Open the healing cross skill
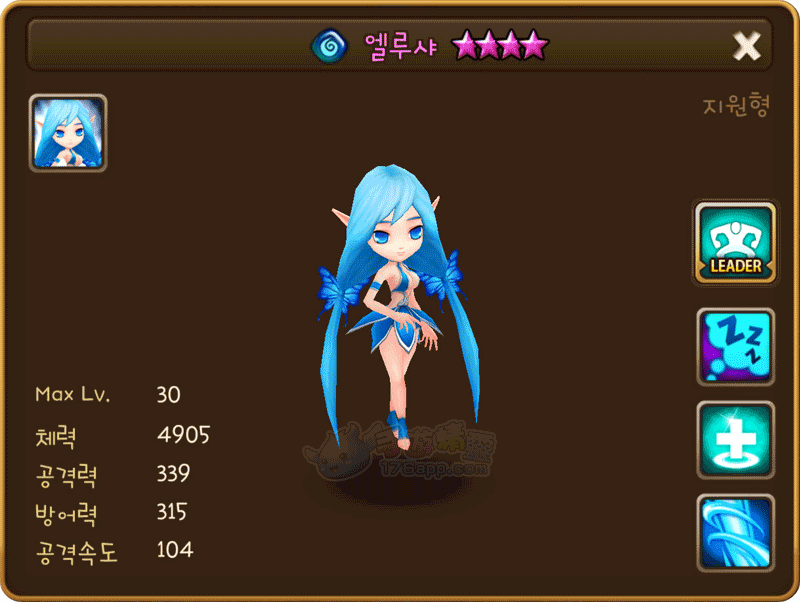This screenshot has height=602, width=800. coord(735,440)
